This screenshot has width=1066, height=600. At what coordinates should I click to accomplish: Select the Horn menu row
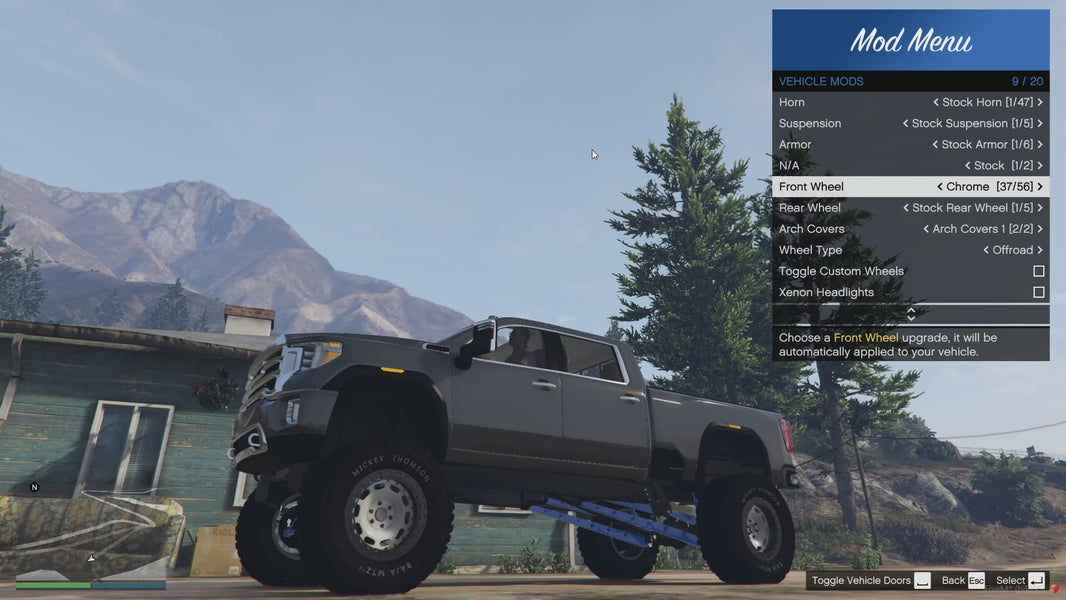point(910,102)
